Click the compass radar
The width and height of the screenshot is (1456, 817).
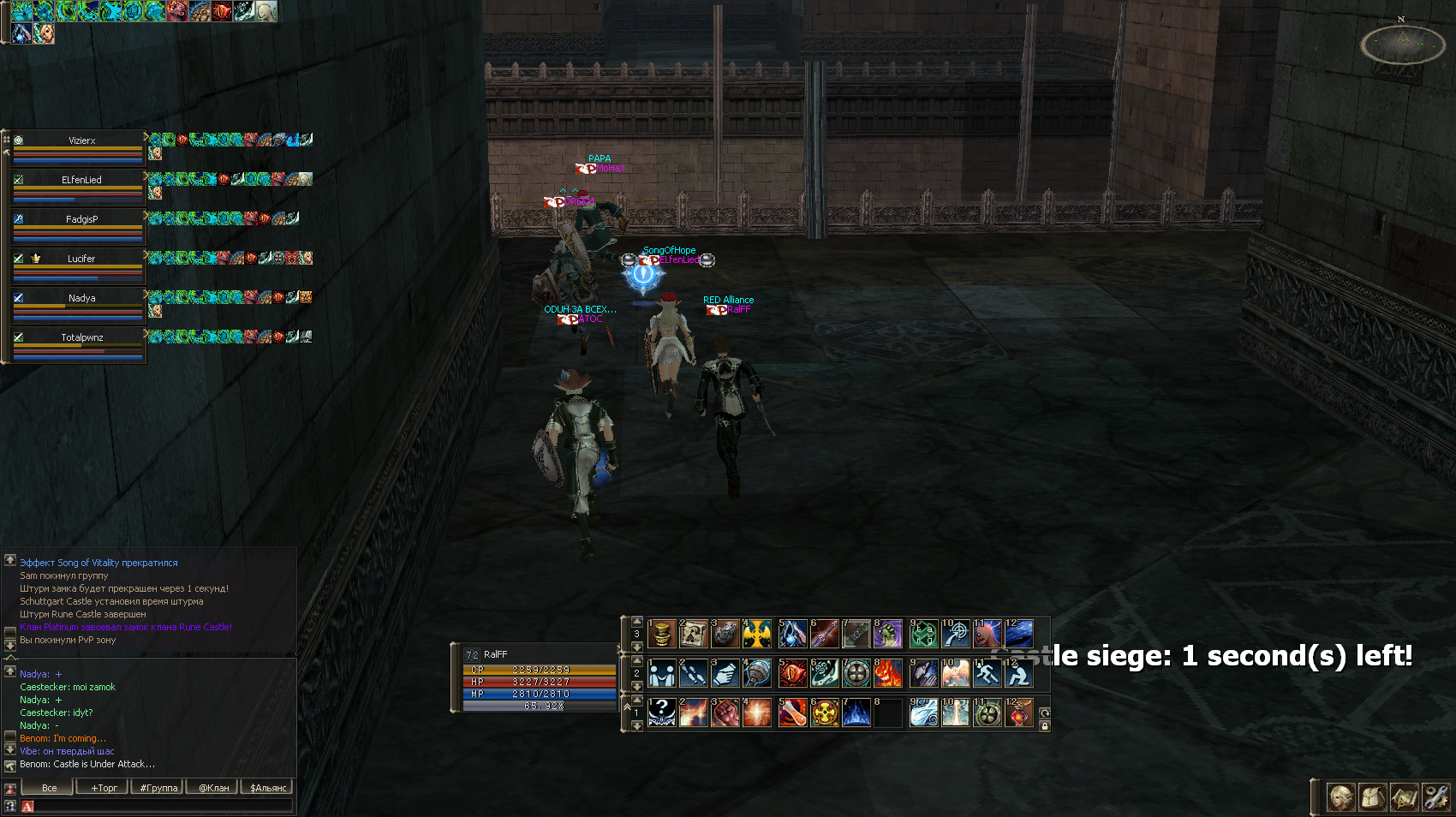pos(1403,45)
